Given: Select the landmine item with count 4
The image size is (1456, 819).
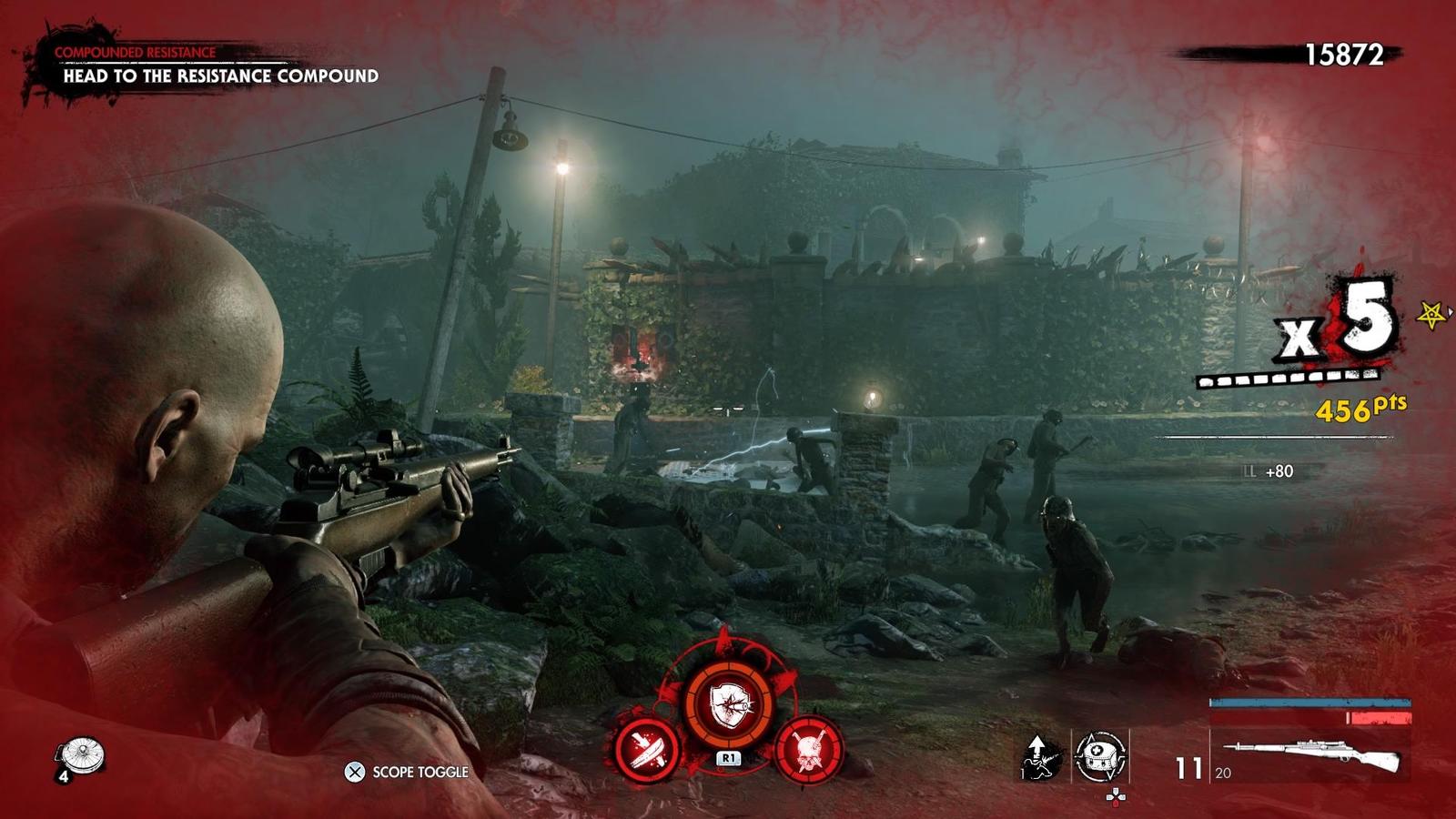Looking at the screenshot, I should coord(80,755).
